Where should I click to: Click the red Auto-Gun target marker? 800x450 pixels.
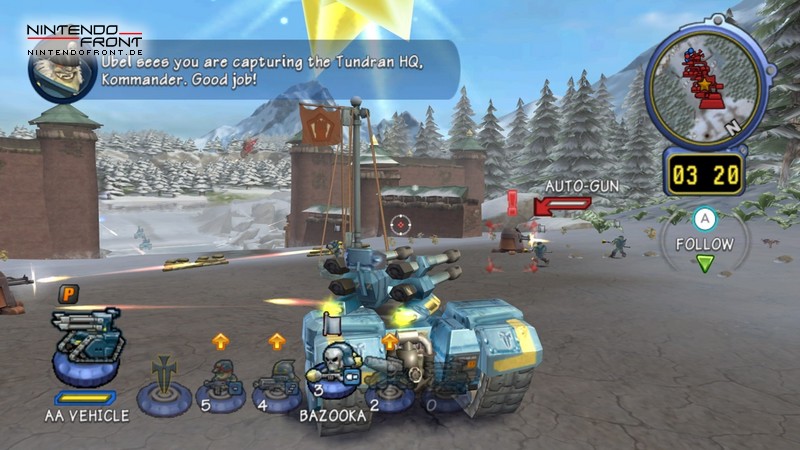(x=559, y=205)
